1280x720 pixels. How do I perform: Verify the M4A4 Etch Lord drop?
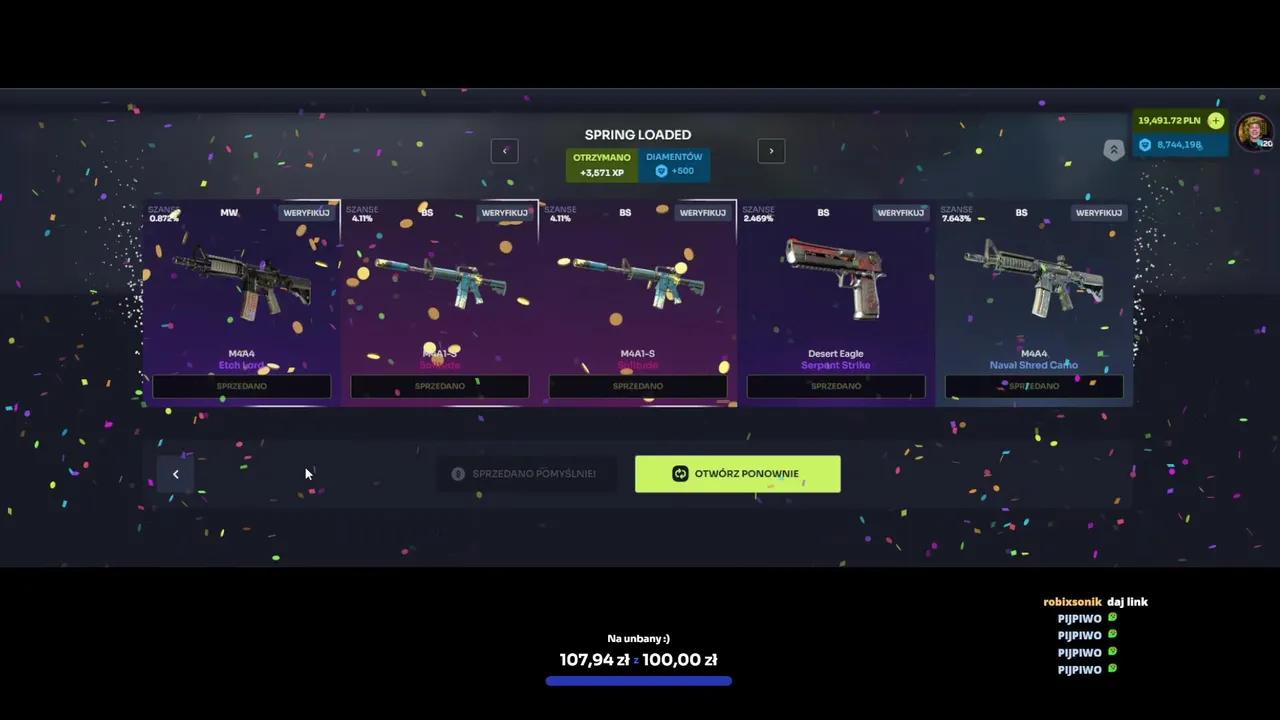coord(306,212)
